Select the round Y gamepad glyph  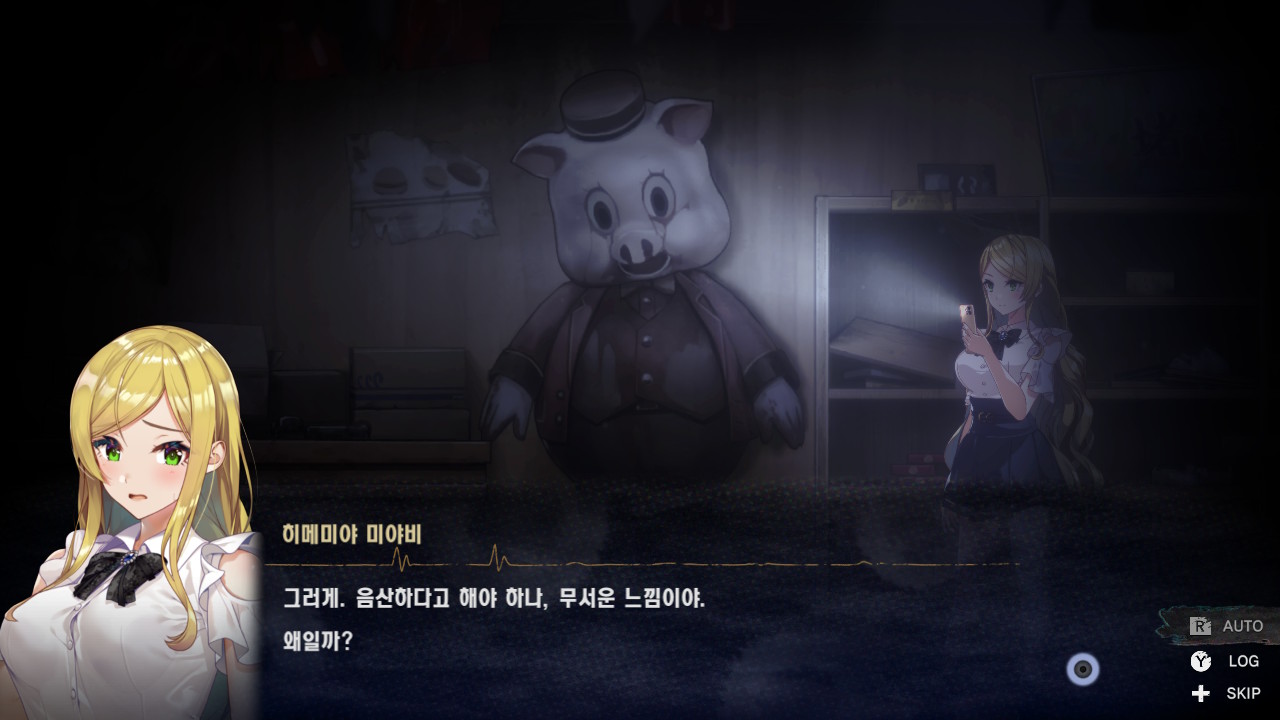[x=1199, y=661]
